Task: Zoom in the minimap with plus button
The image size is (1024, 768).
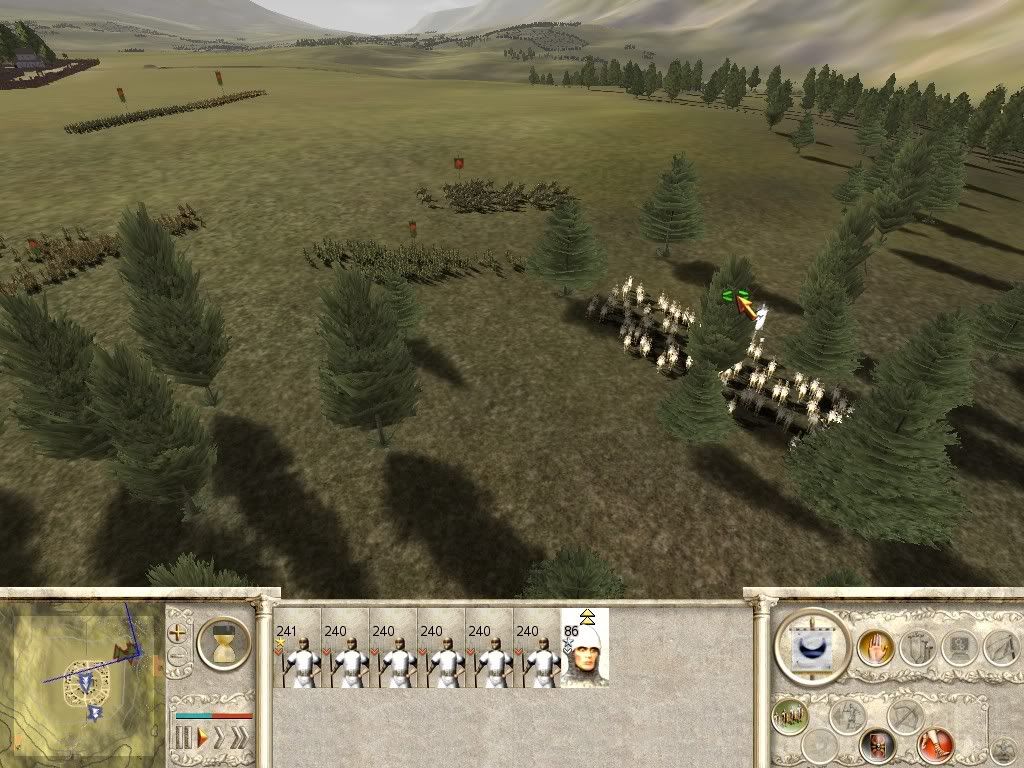Action: pos(179,632)
